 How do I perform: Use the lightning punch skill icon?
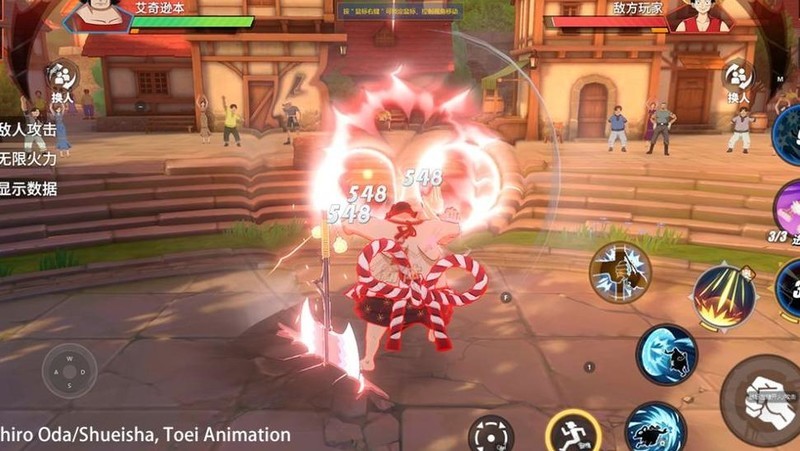point(620,271)
